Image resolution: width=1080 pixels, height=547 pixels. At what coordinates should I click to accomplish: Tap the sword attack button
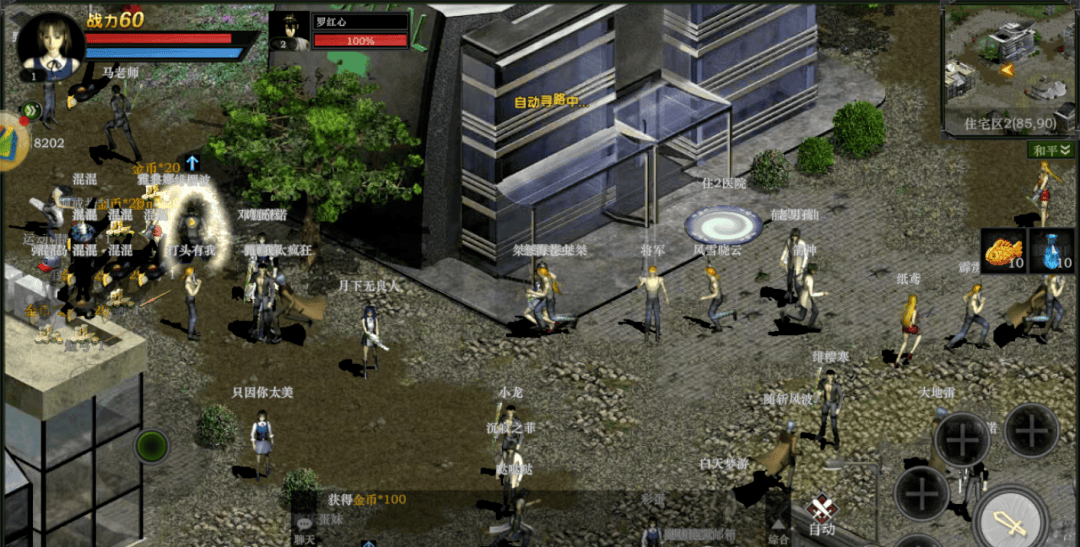tap(1011, 520)
